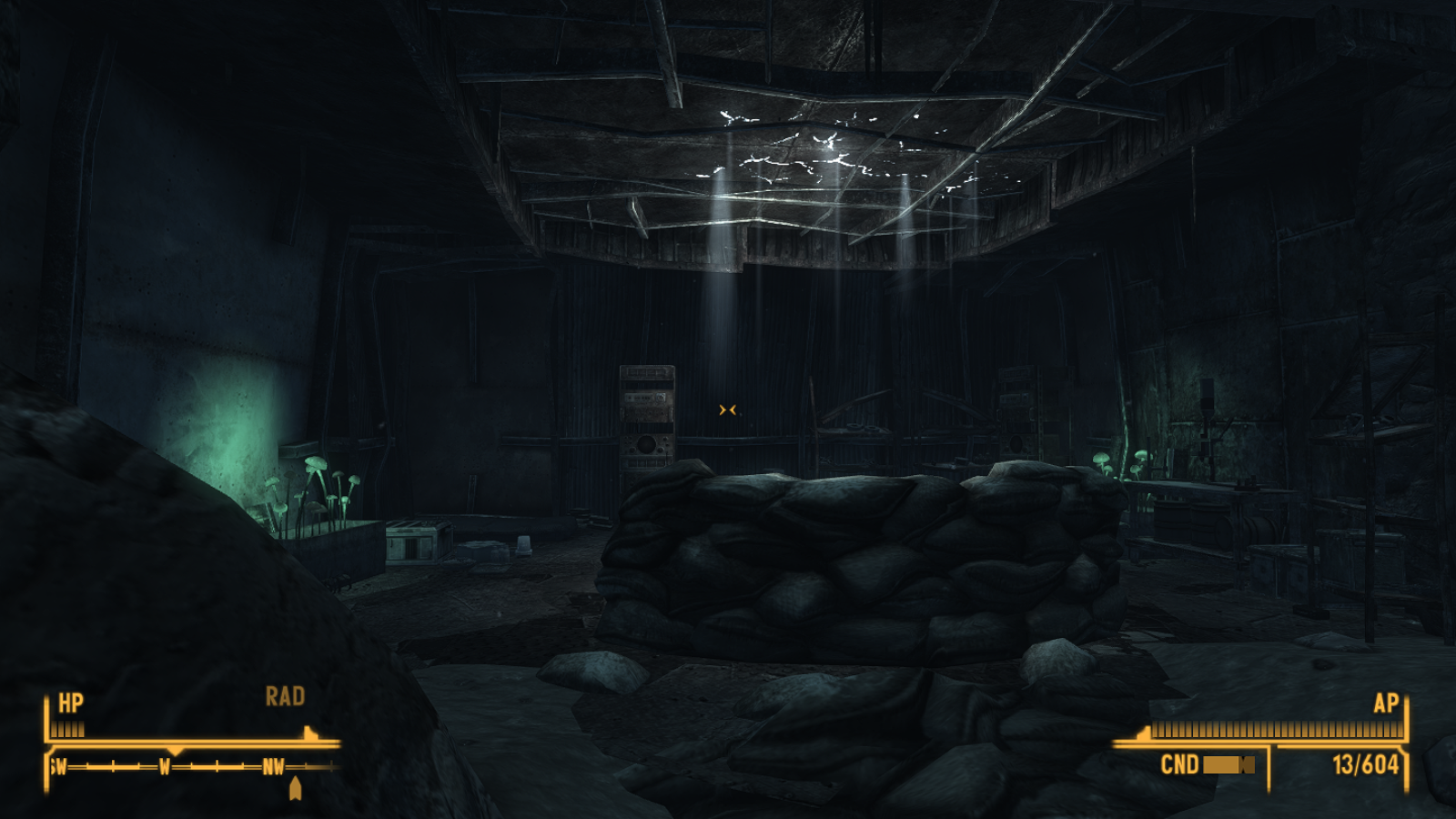The height and width of the screenshot is (819, 1456).
Task: Click the compass bar in the HUD
Action: pyautogui.click(x=193, y=766)
